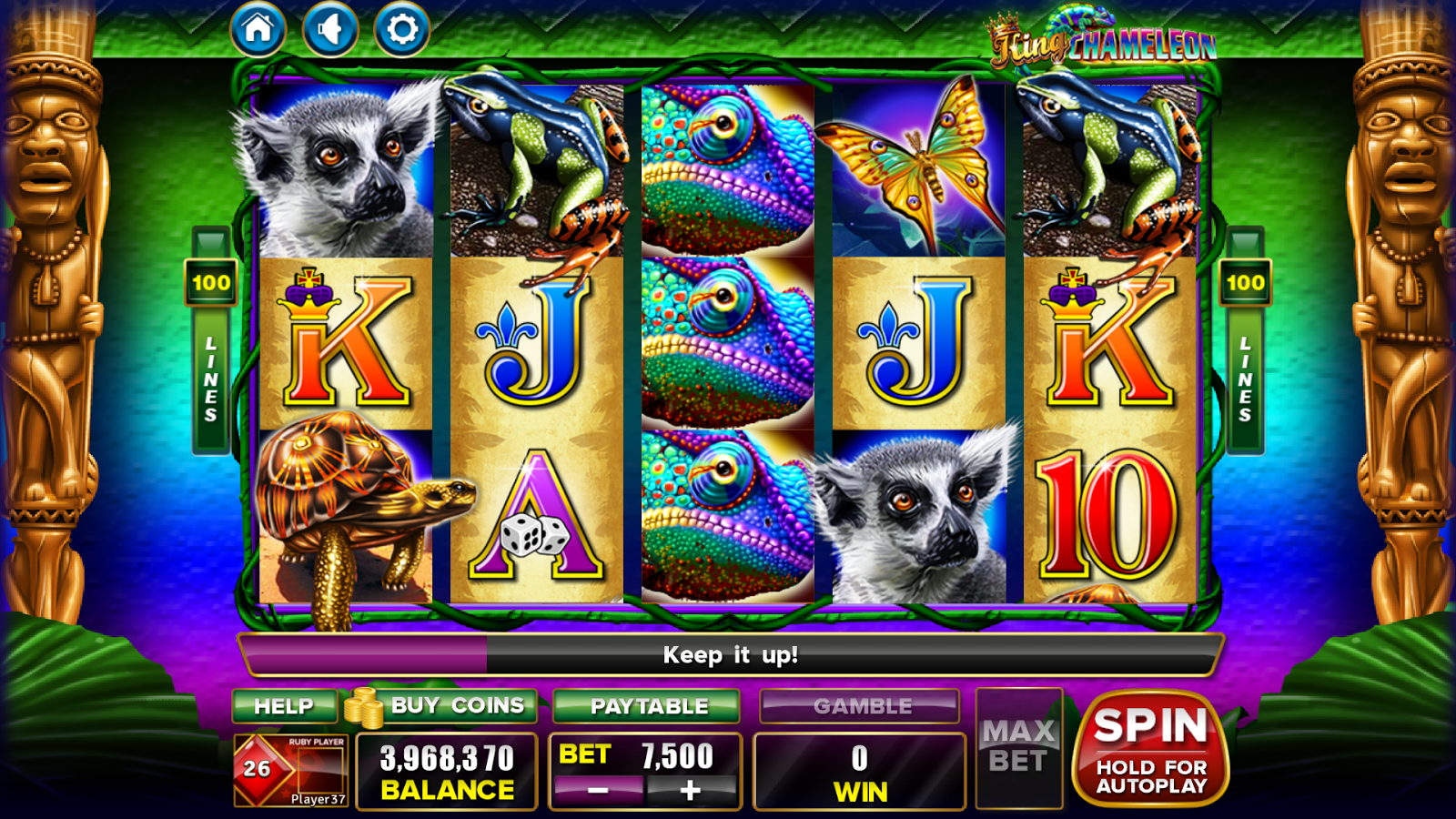Viewport: 1456px width, 819px height.
Task: Set the Max Bet
Action: point(1018,748)
